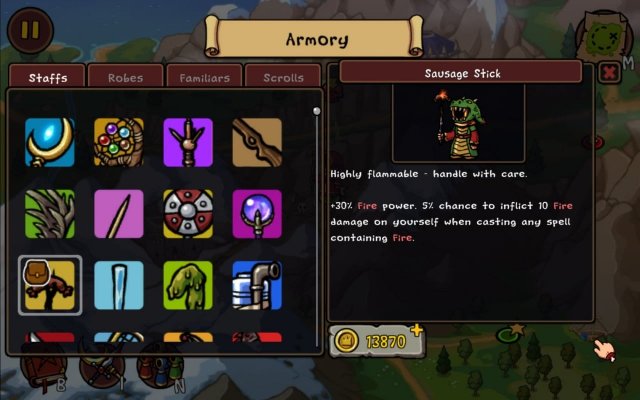Screen dimensions: 640x400
Task: Select the metal pipe staff on blue
Action: pyautogui.click(x=257, y=285)
